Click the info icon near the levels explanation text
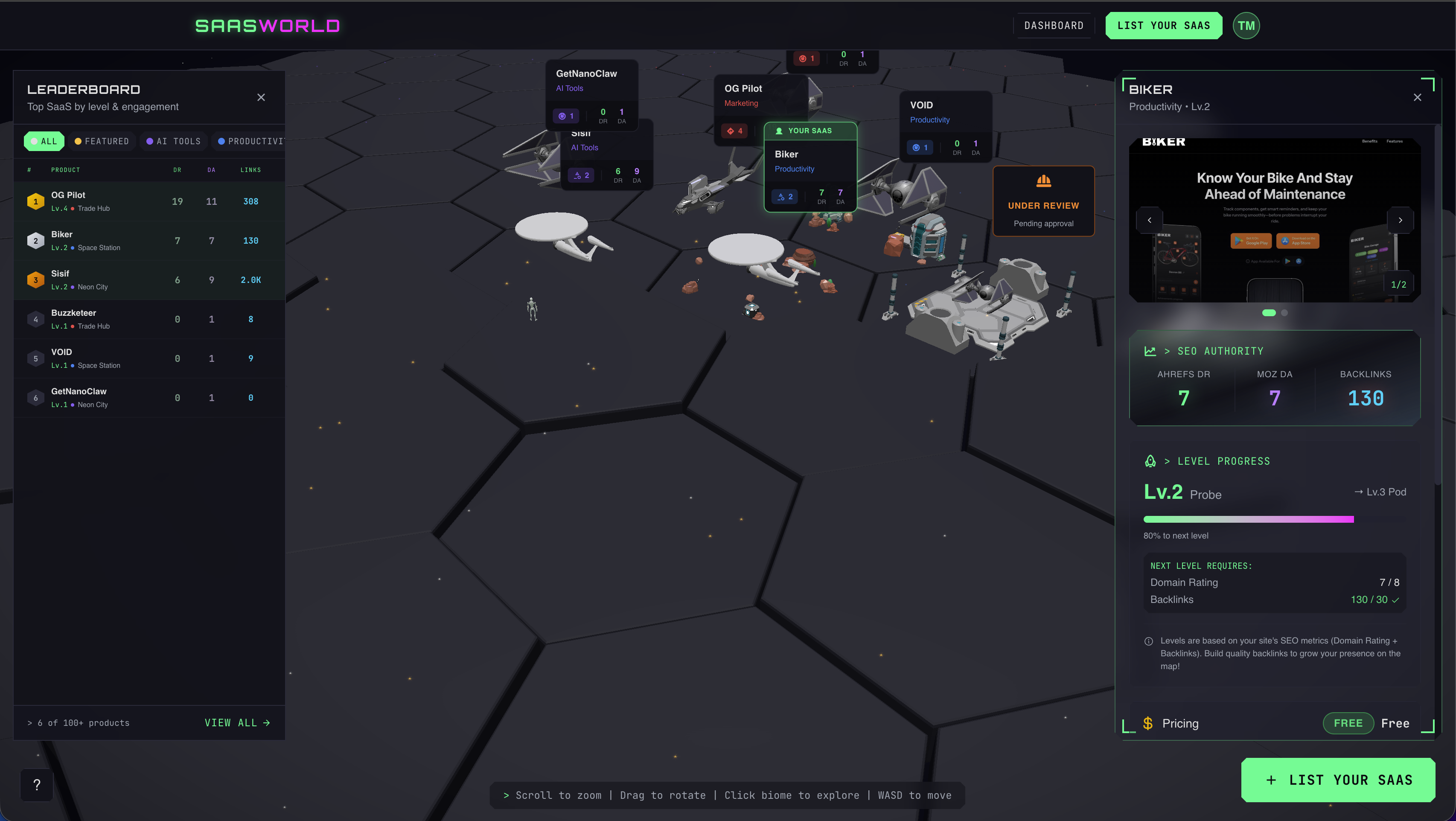 pos(1148,641)
